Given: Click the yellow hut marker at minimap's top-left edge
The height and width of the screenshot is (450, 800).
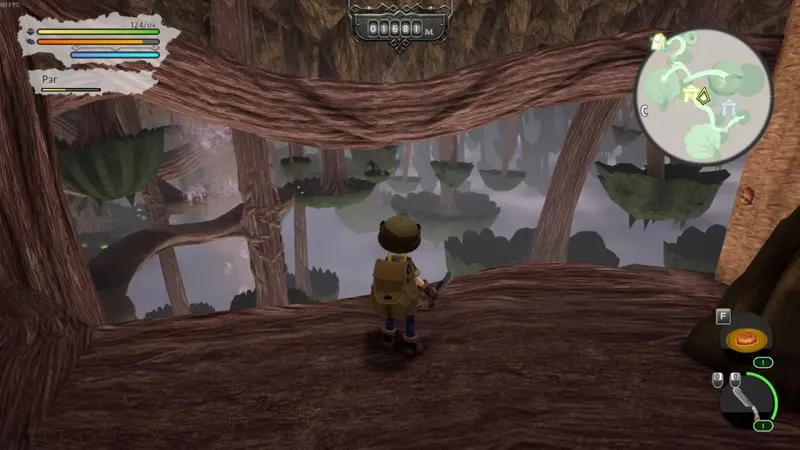Looking at the screenshot, I should (x=660, y=41).
